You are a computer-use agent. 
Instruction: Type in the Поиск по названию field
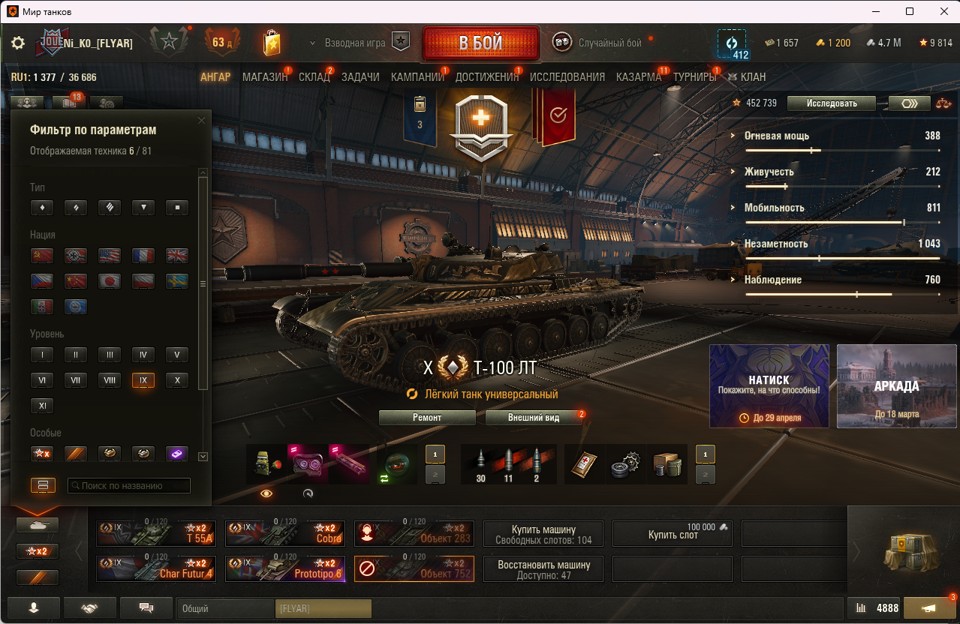coord(128,486)
